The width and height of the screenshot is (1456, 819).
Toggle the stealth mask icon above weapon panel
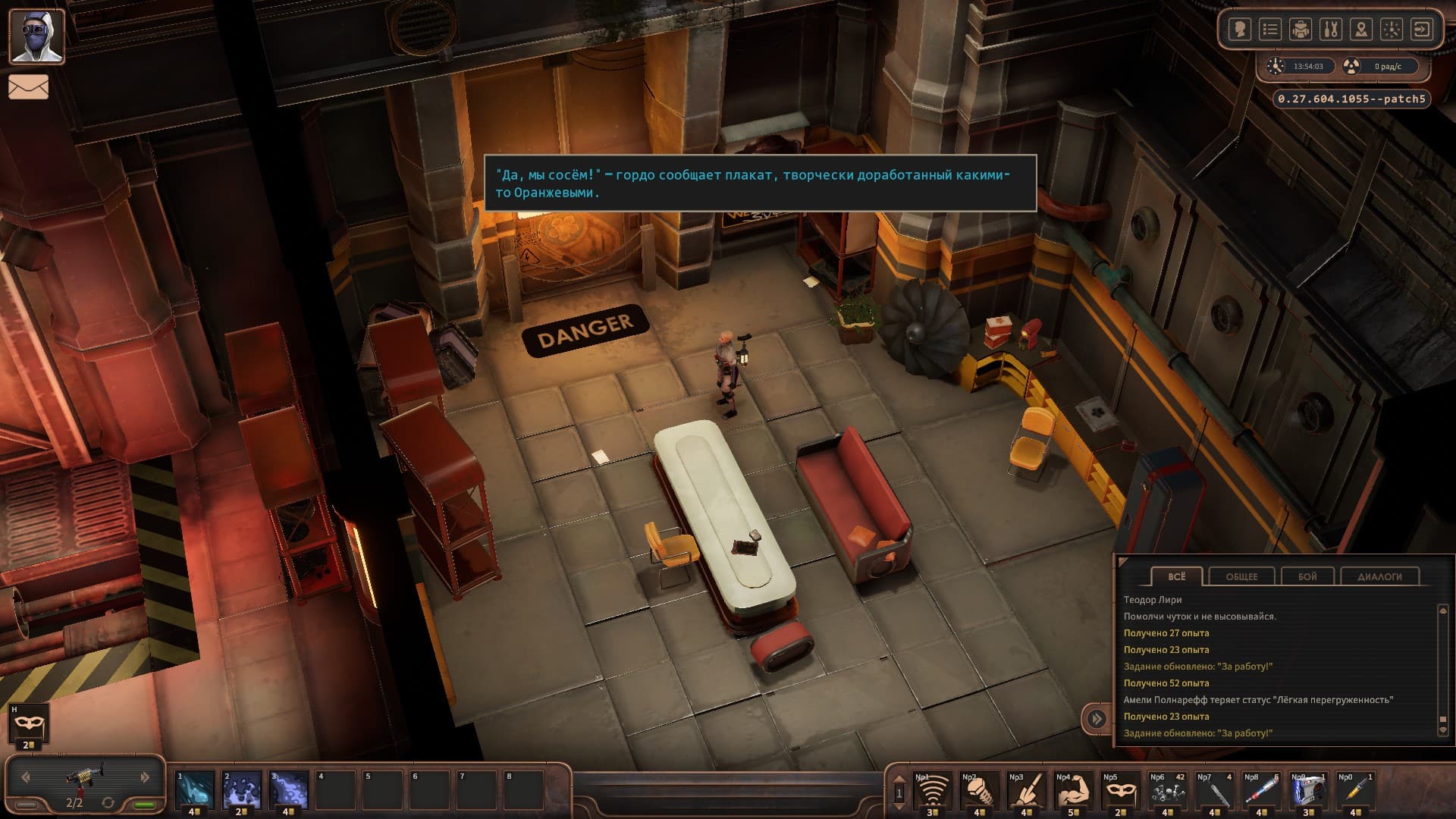click(x=29, y=726)
